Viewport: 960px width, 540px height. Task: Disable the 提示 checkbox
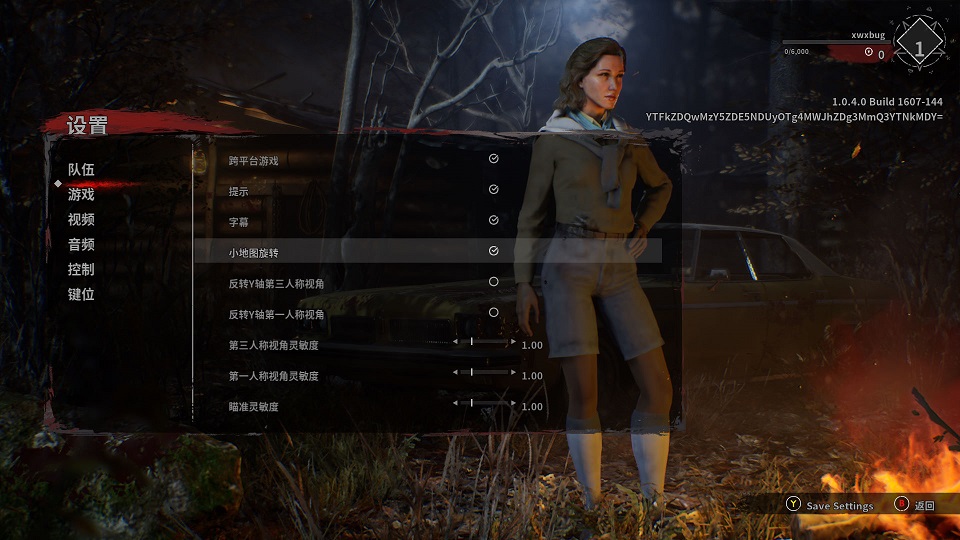pyautogui.click(x=493, y=190)
